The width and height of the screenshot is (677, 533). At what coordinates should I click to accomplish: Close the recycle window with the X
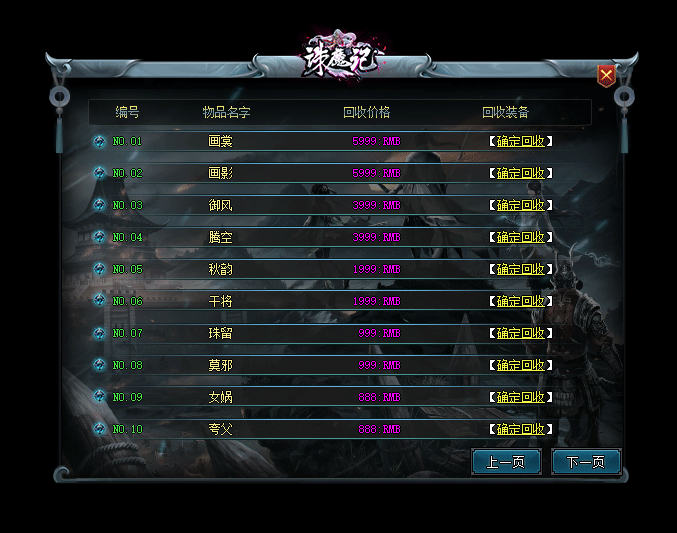point(606,76)
